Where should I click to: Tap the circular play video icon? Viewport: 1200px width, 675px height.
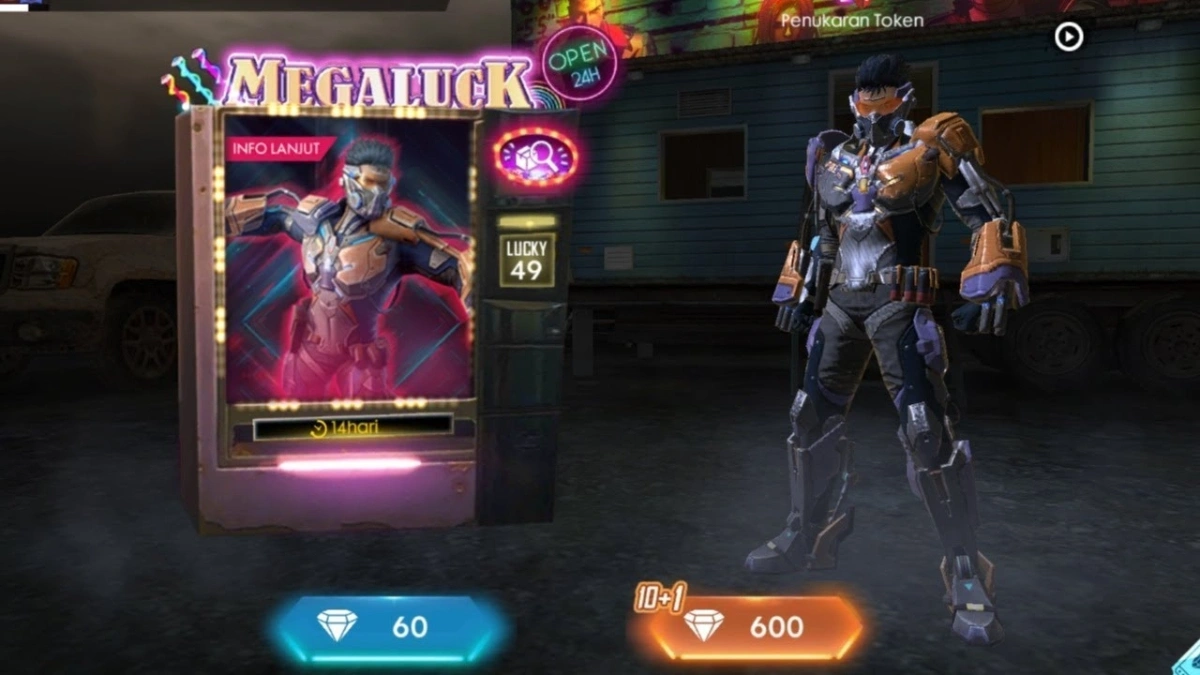click(x=1068, y=37)
